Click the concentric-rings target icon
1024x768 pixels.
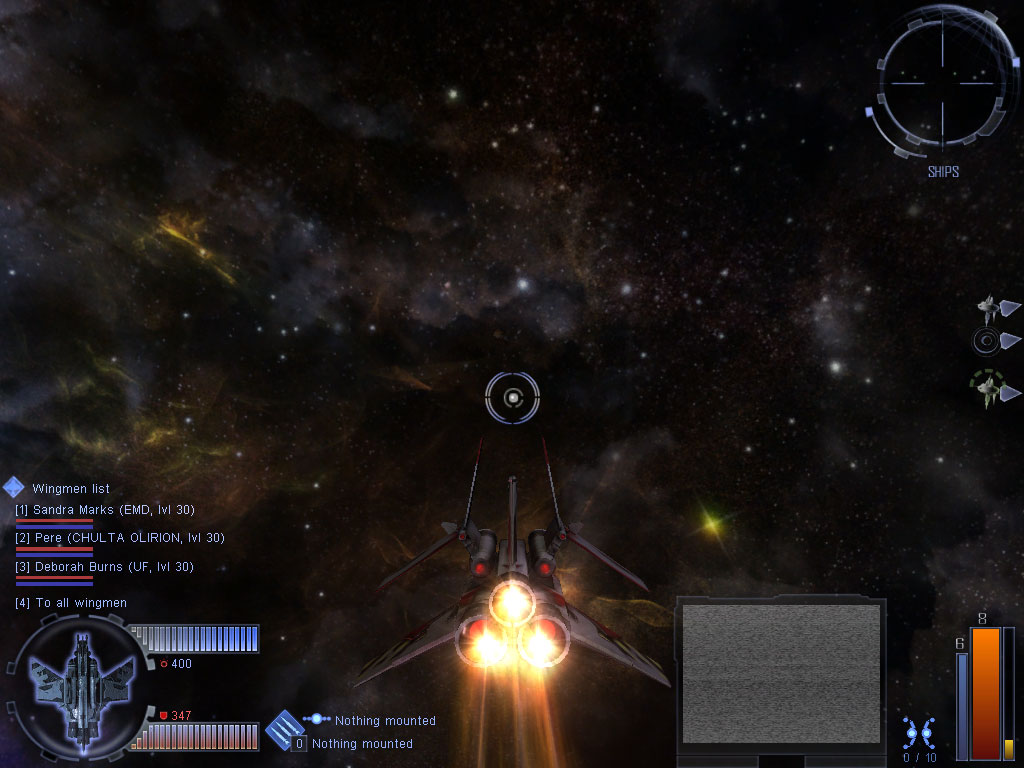[986, 341]
